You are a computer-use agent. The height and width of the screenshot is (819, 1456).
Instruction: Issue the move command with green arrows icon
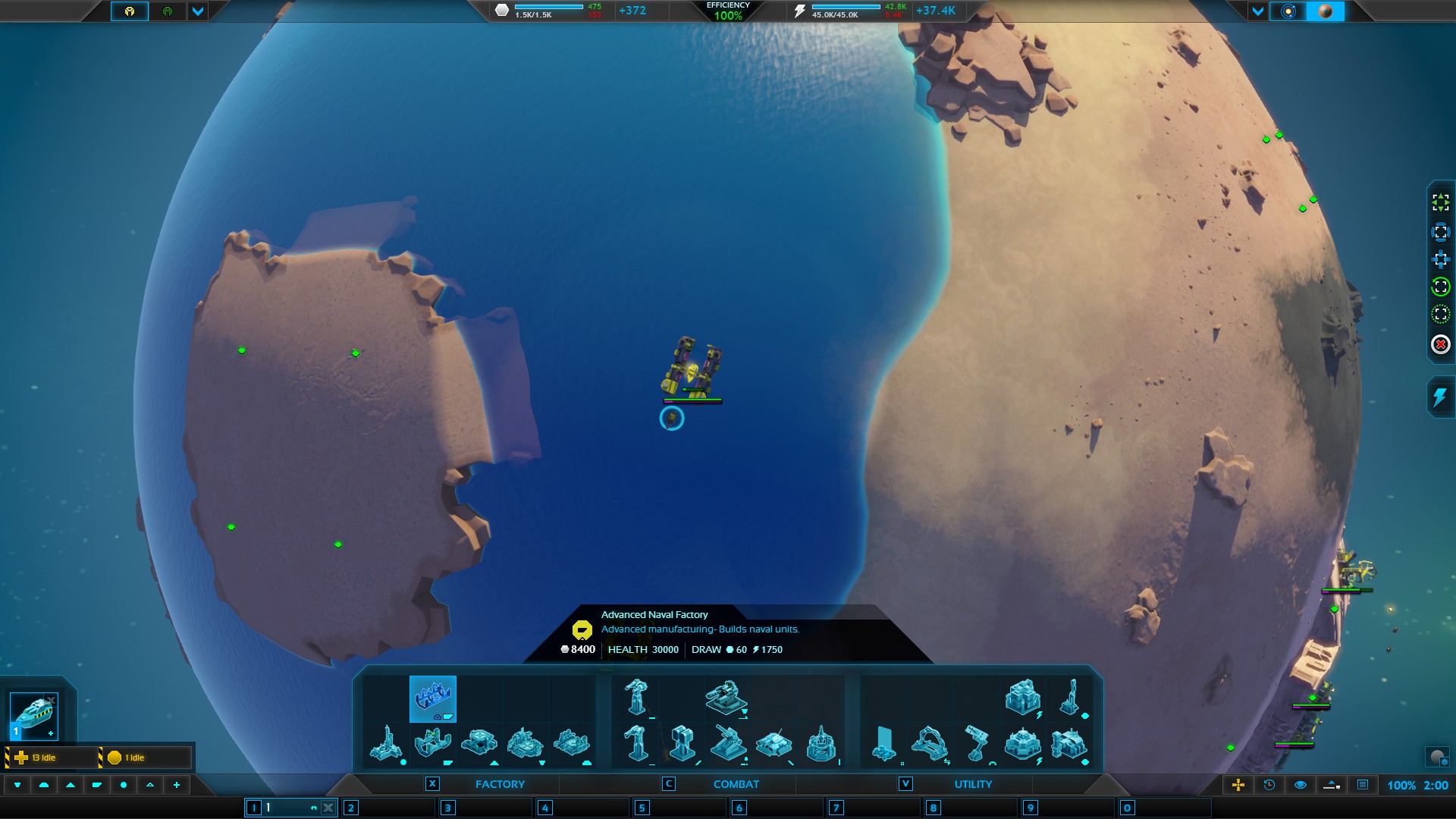pos(1440,202)
